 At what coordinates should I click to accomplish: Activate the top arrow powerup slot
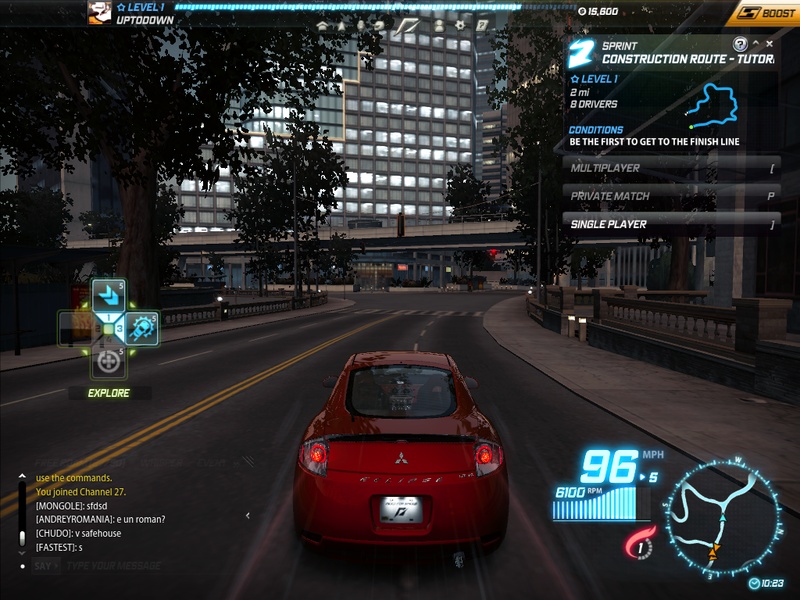108,294
